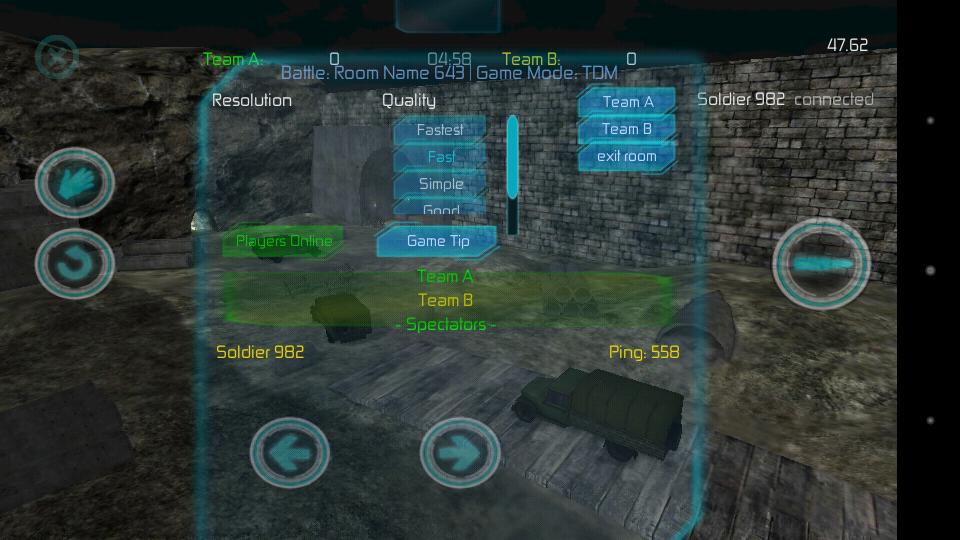Tap the bullet fire button

click(x=822, y=264)
